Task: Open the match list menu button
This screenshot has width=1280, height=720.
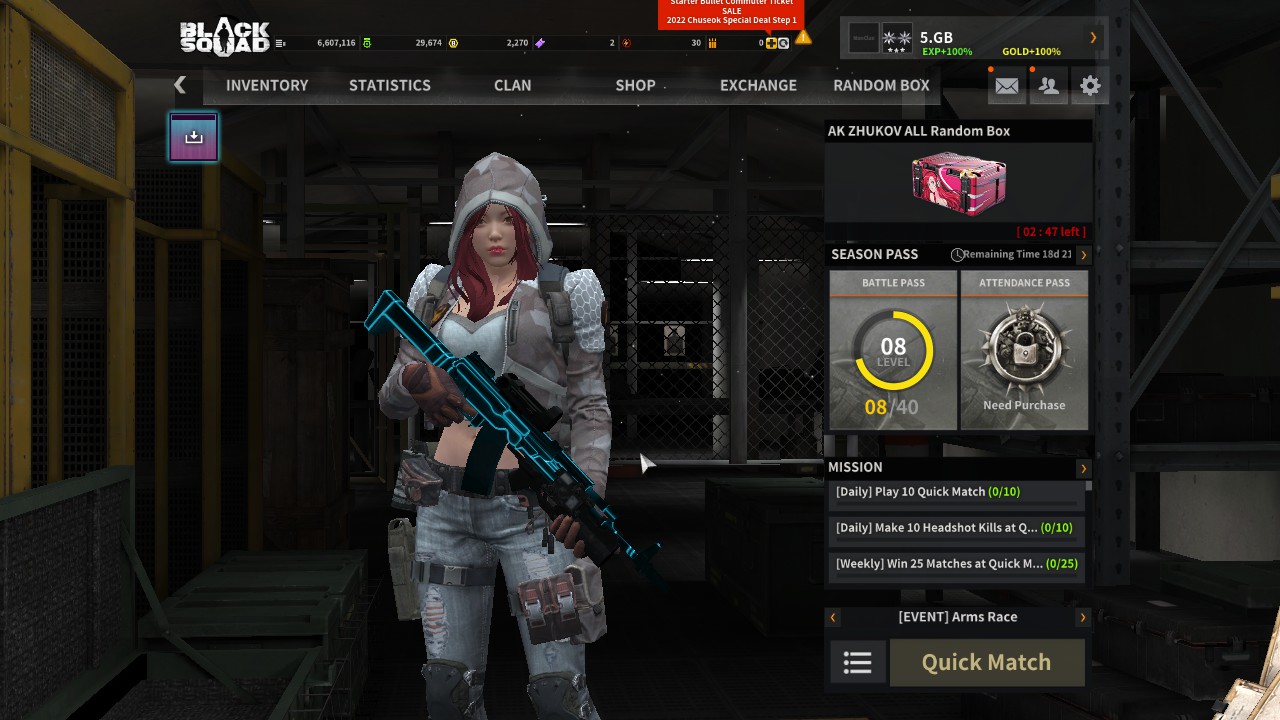Action: tap(858, 662)
